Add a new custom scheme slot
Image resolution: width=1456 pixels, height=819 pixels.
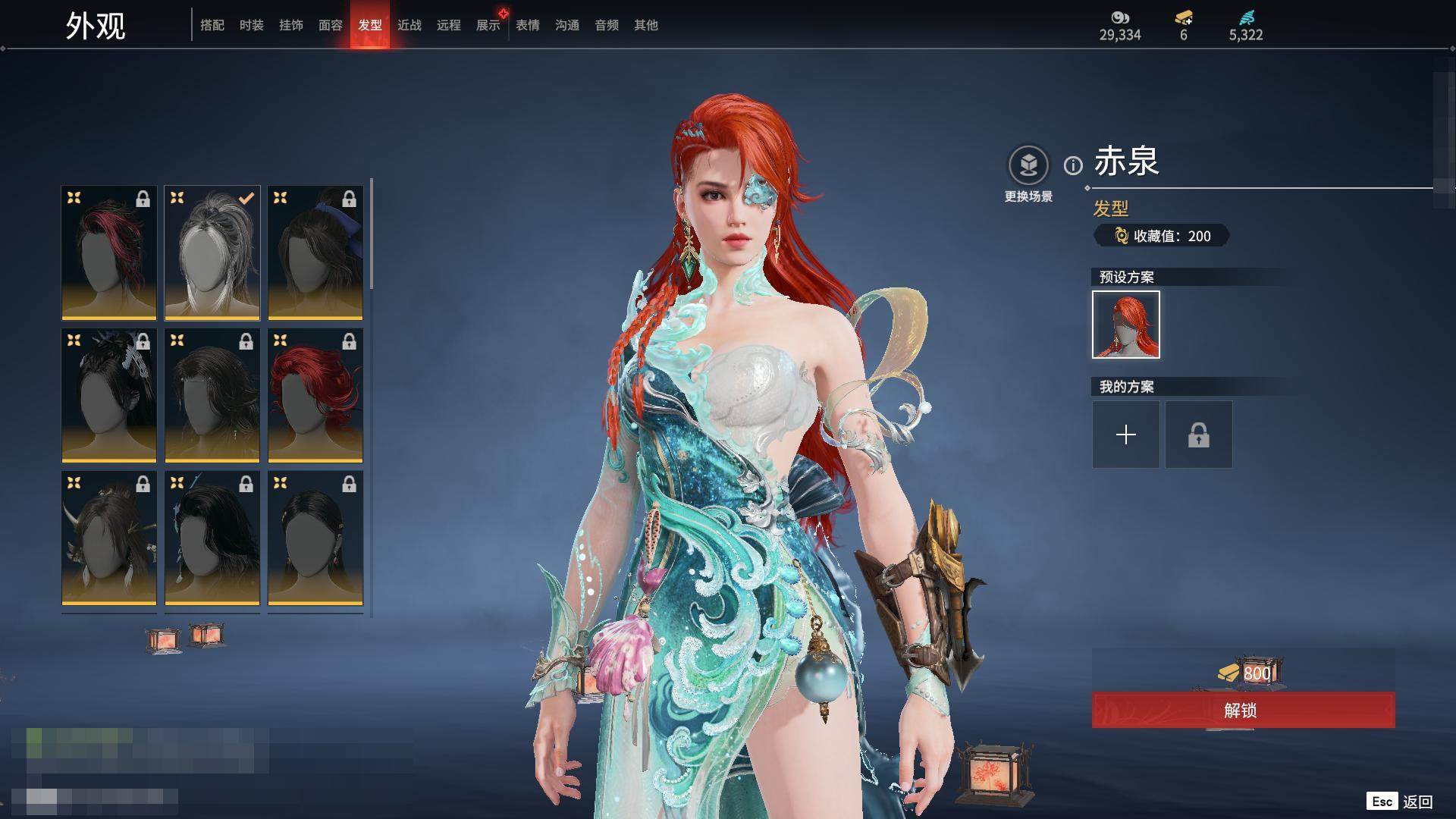1125,435
